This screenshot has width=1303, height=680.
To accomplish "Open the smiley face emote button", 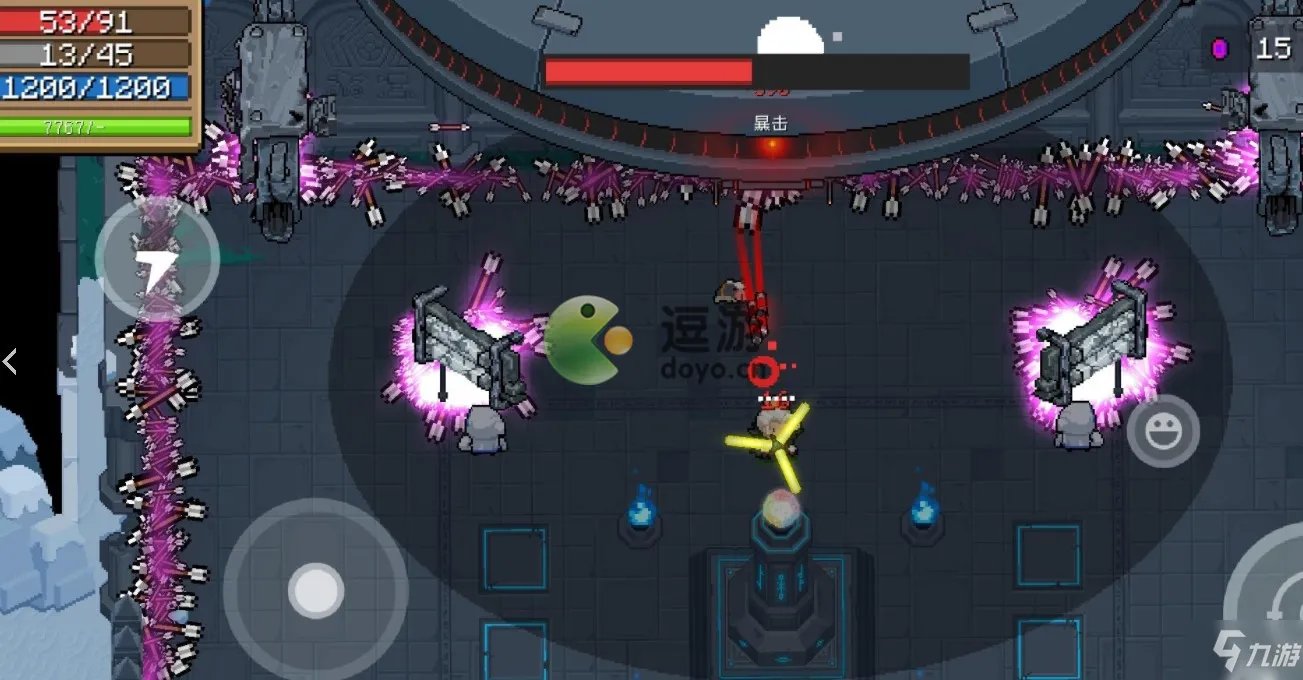I will pos(1163,432).
